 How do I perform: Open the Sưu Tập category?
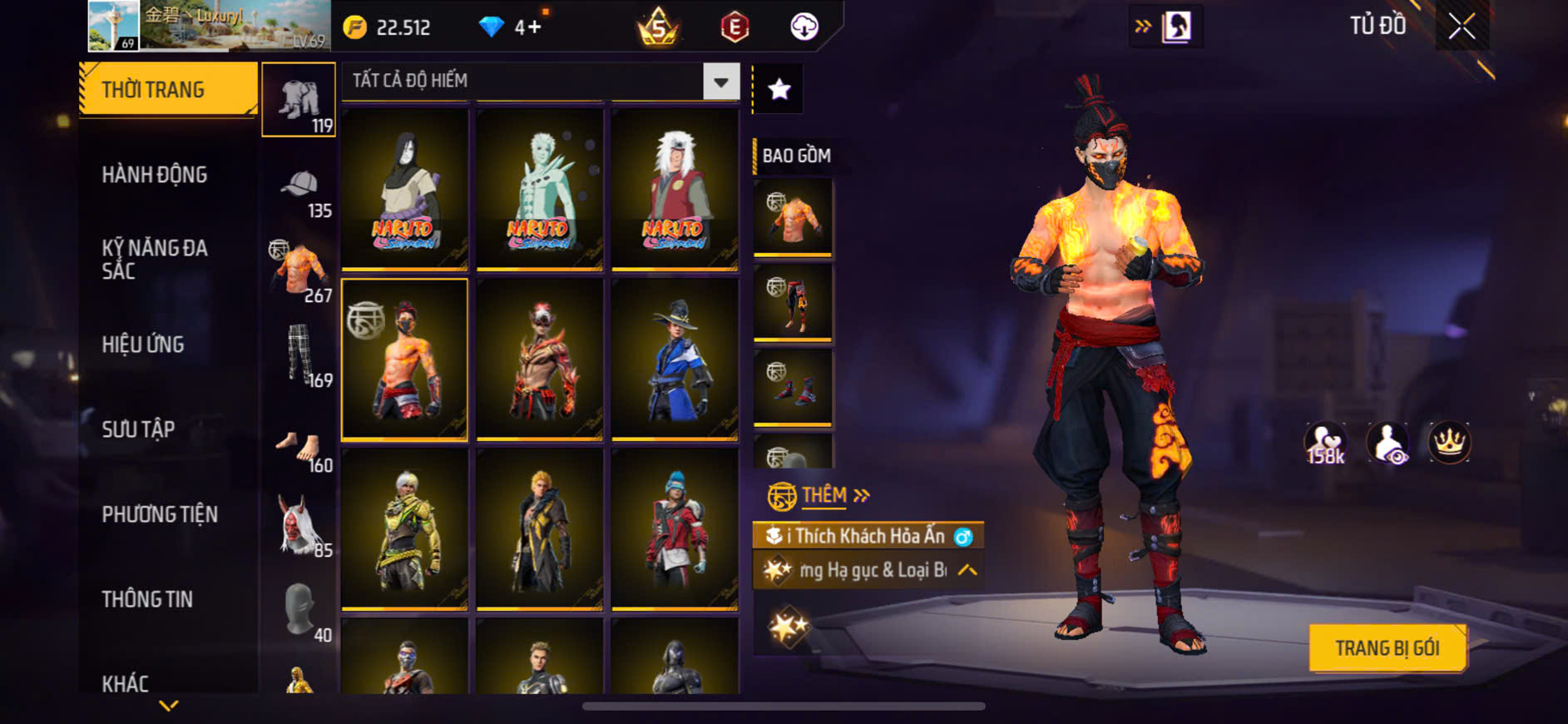138,429
